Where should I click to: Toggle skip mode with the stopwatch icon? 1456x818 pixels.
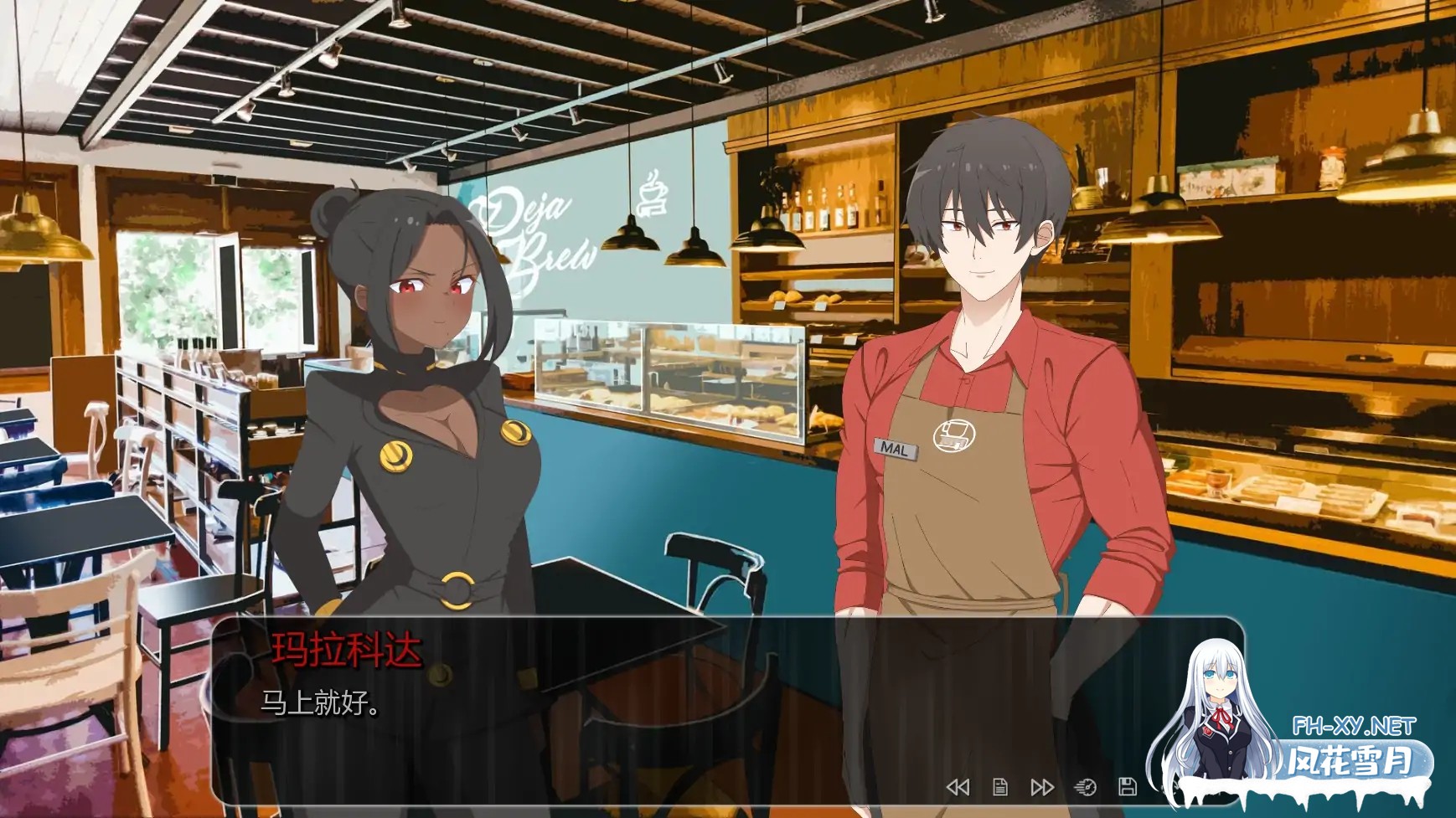[1087, 787]
